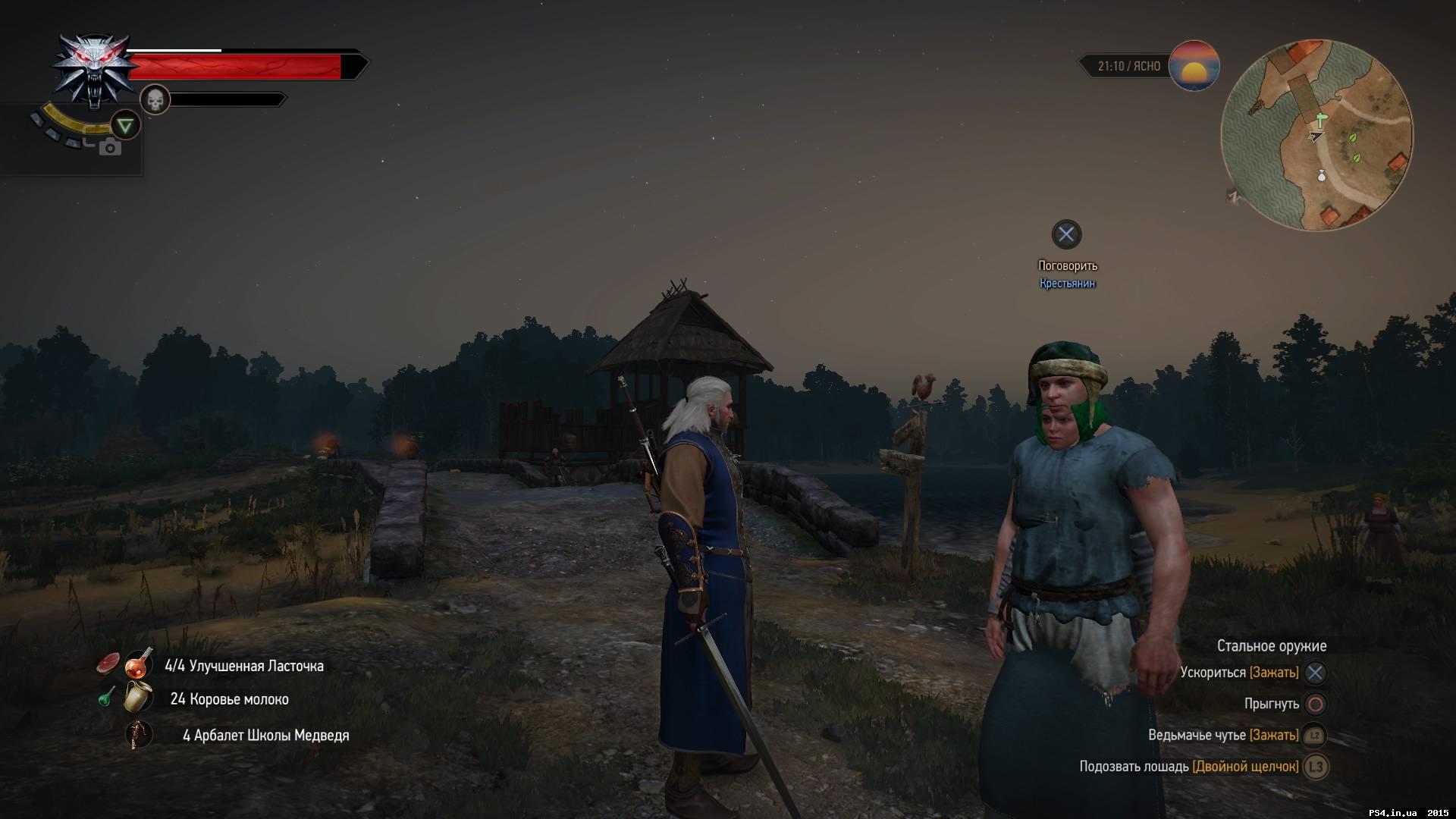The image size is (1456, 819).
Task: Click the wolf medallion emblem on the HUD
Action: click(x=93, y=68)
